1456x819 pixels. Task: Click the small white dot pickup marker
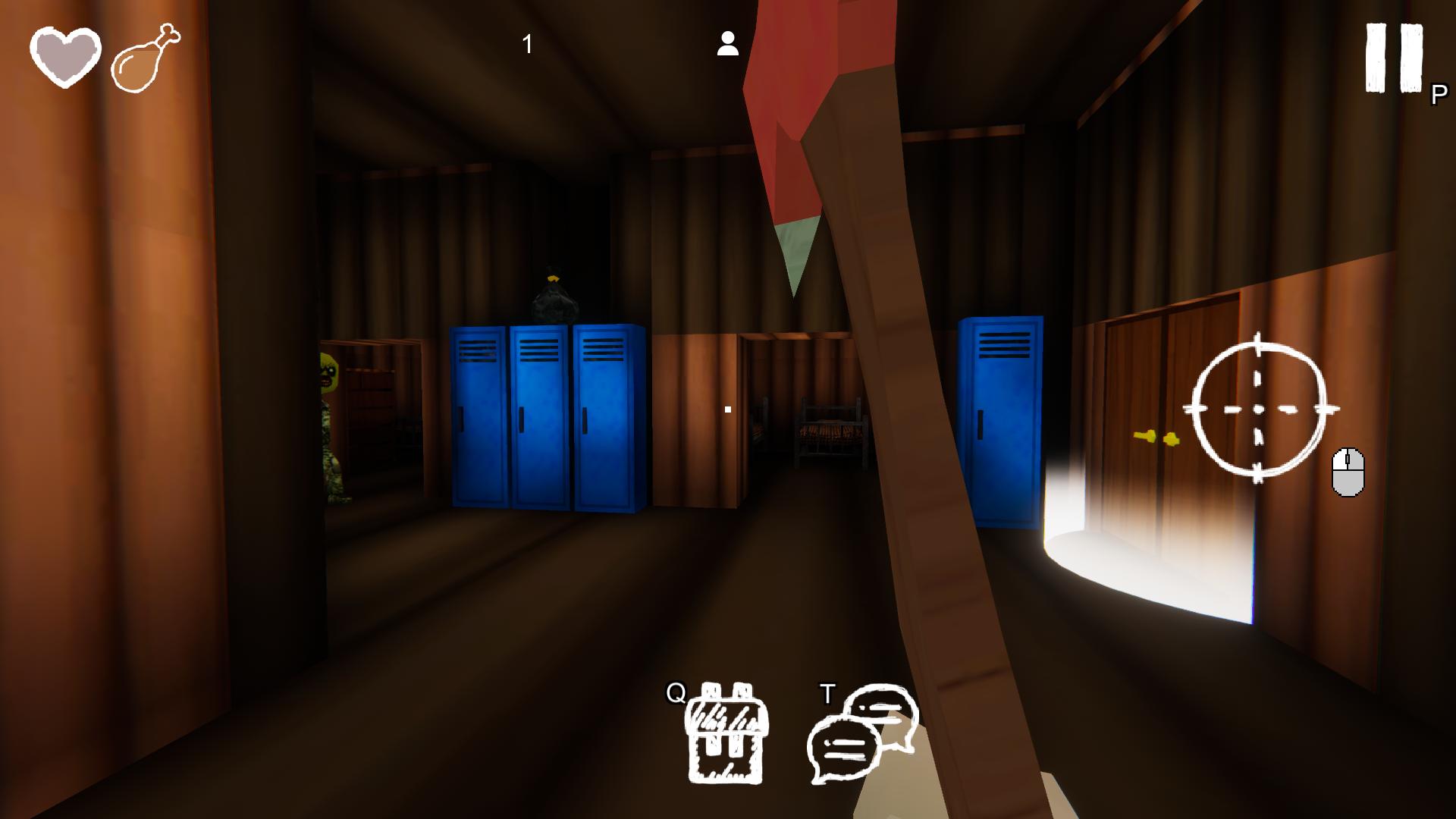(727, 409)
